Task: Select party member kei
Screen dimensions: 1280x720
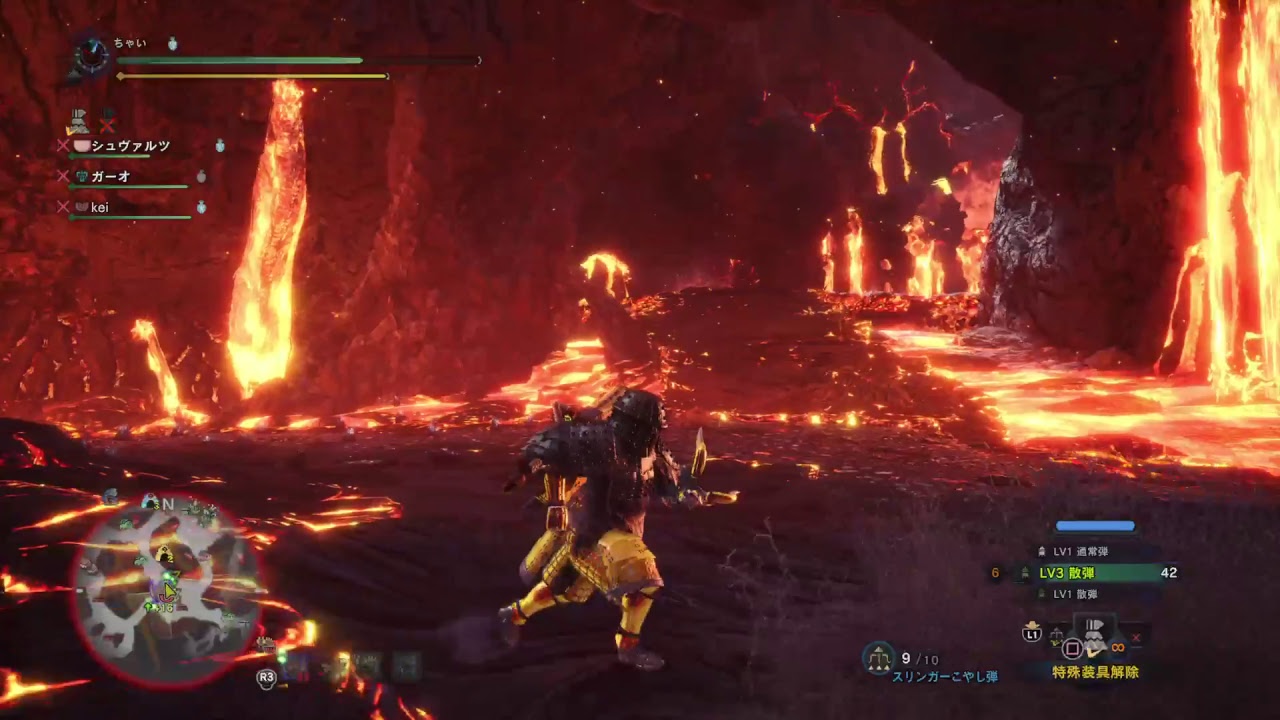Action: click(x=99, y=208)
